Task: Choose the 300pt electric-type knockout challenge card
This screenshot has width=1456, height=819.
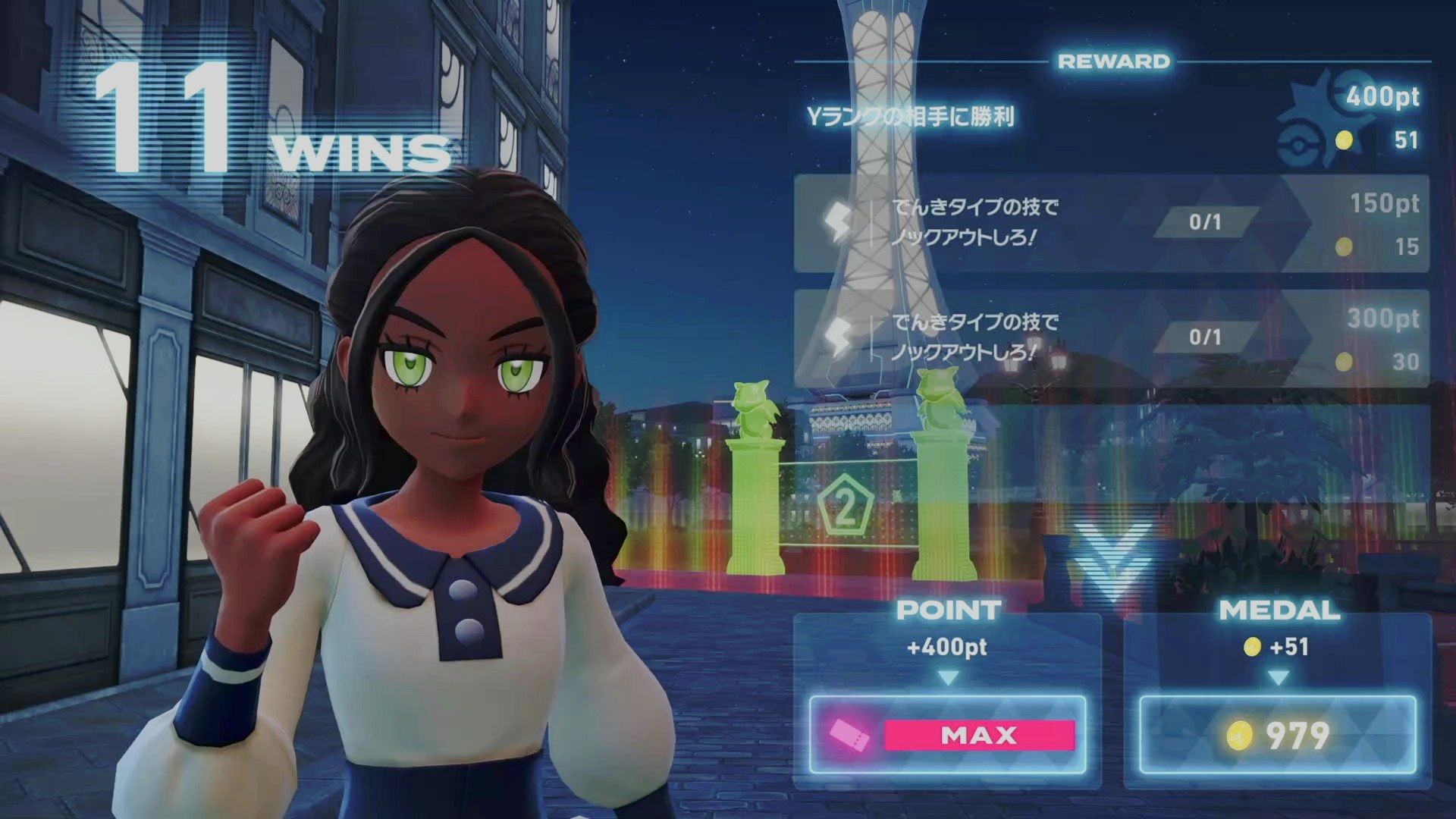Action: click(x=1111, y=338)
